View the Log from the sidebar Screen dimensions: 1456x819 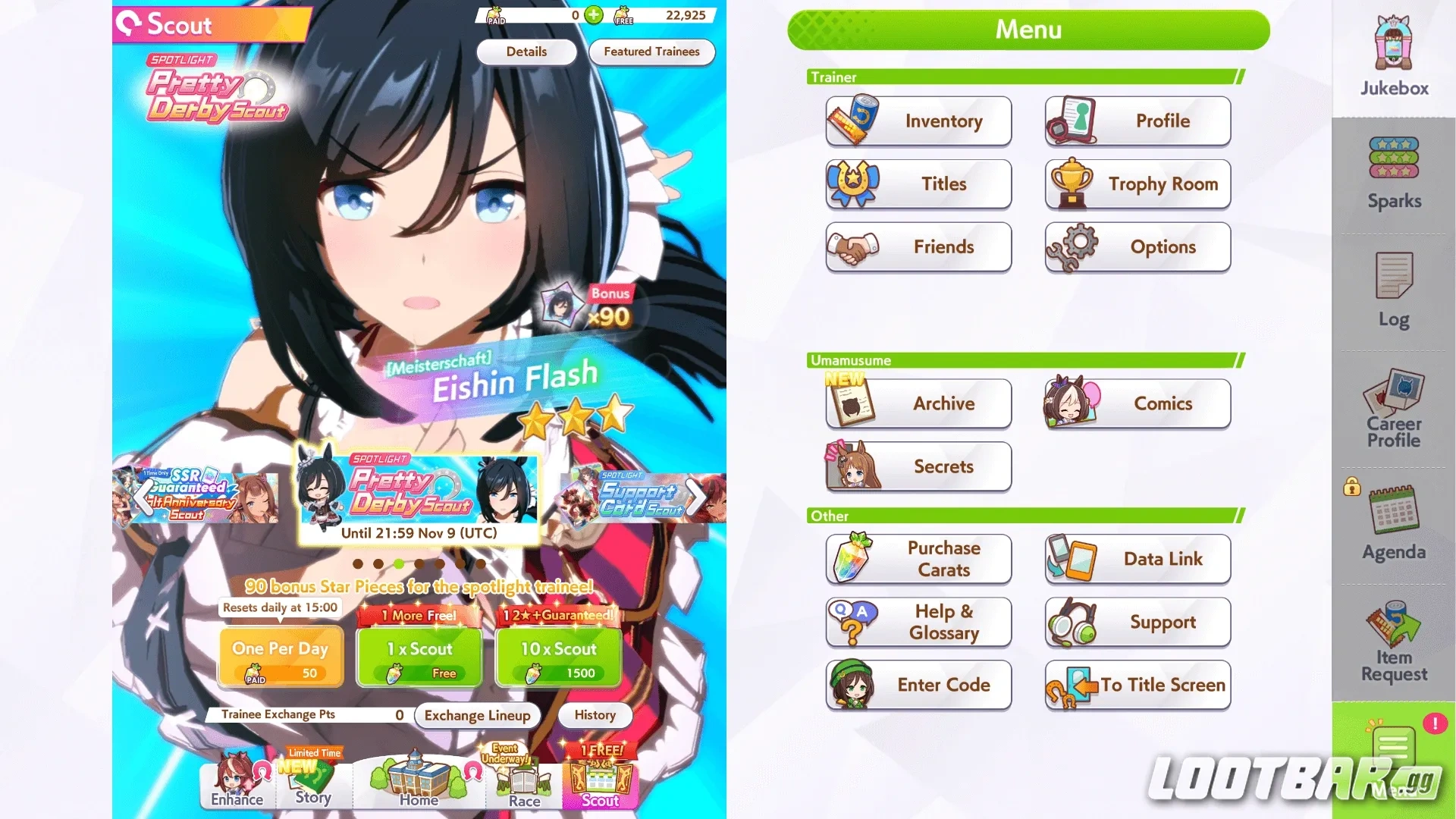pos(1392,292)
